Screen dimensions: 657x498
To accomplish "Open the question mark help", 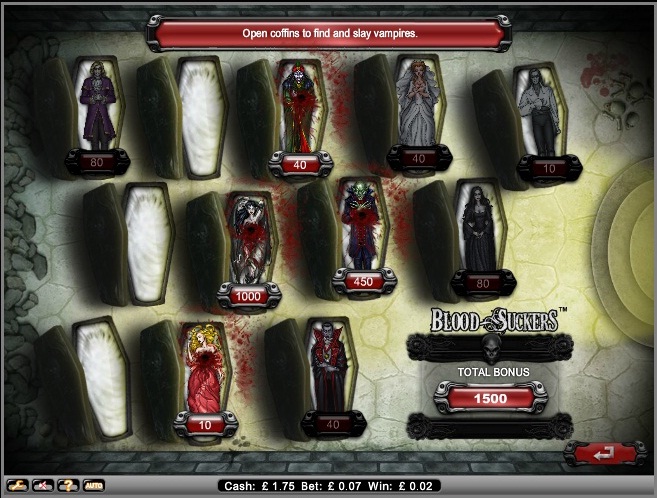I will [x=68, y=486].
